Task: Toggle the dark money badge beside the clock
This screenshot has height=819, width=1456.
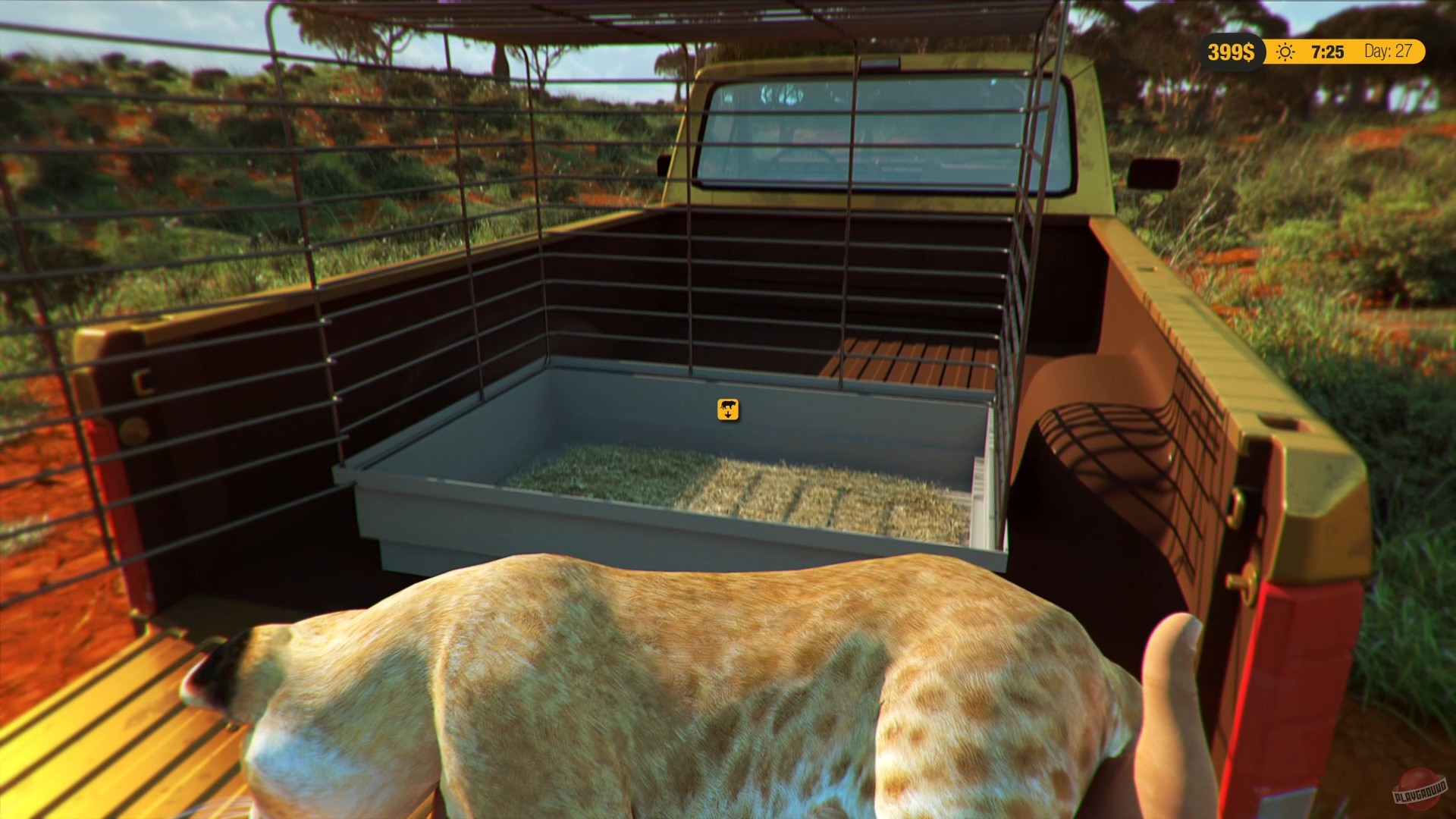Action: click(x=1232, y=52)
